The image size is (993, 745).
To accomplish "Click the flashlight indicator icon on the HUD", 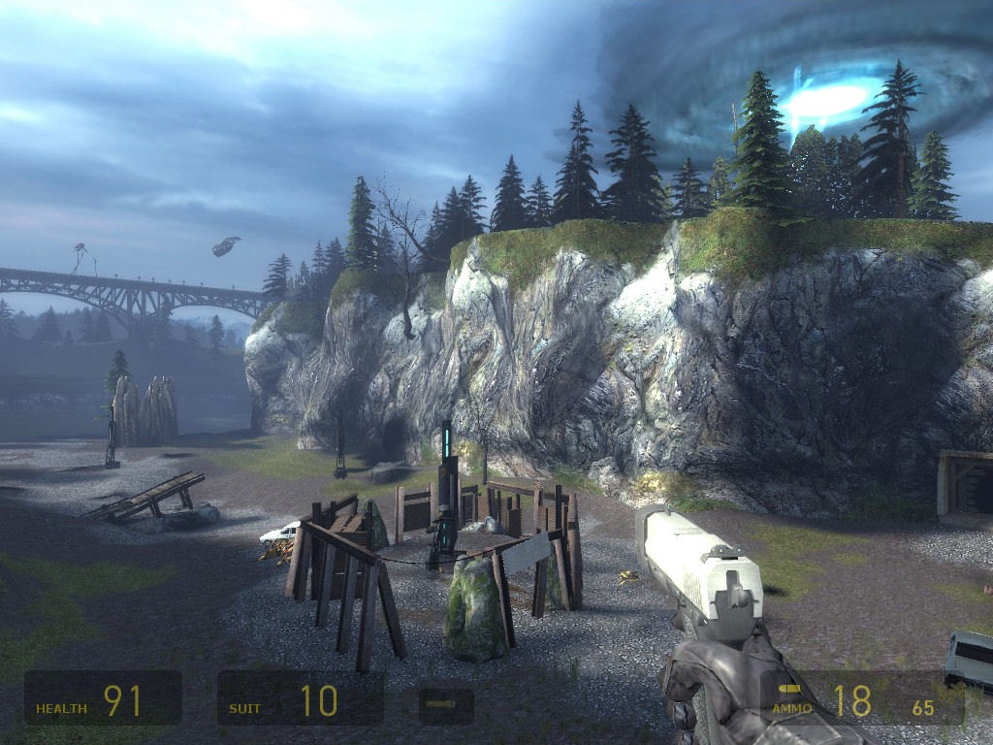I will click(445, 705).
